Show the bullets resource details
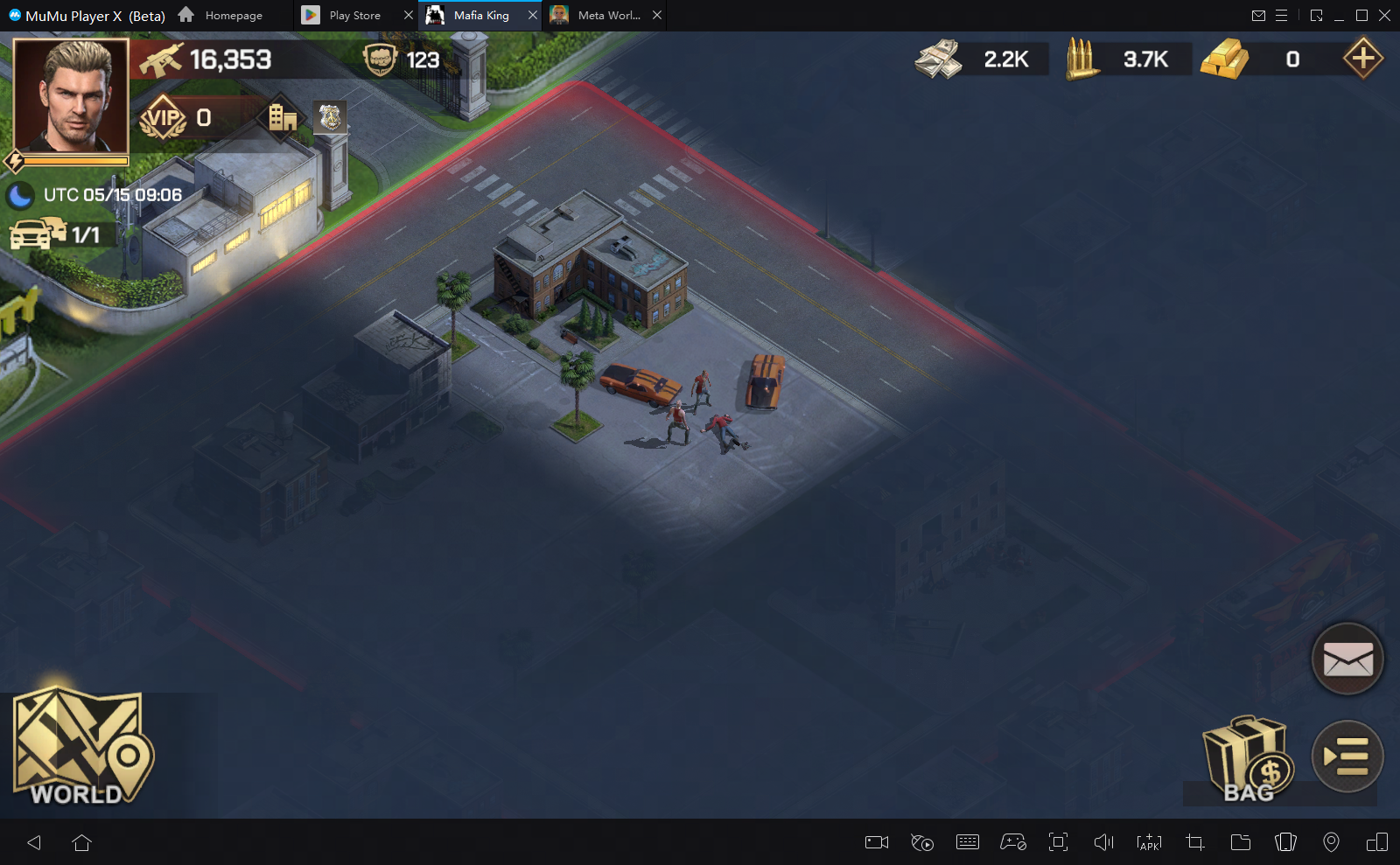This screenshot has width=1400, height=865. click(x=1081, y=59)
